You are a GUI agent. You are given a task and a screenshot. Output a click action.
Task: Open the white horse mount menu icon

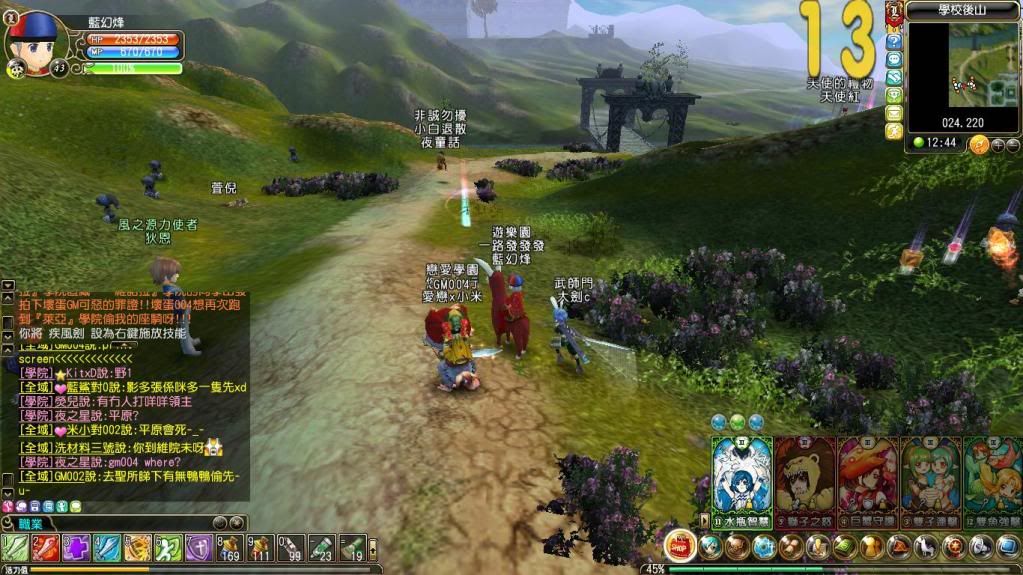click(926, 547)
